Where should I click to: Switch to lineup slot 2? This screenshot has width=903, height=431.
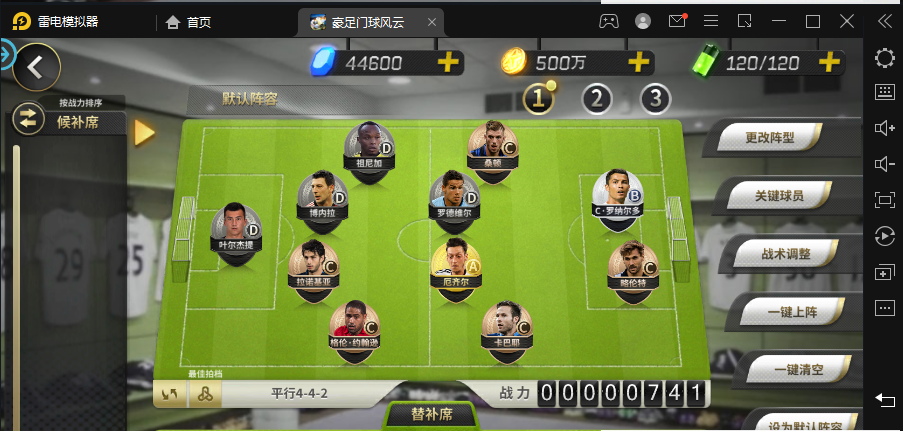click(x=597, y=98)
